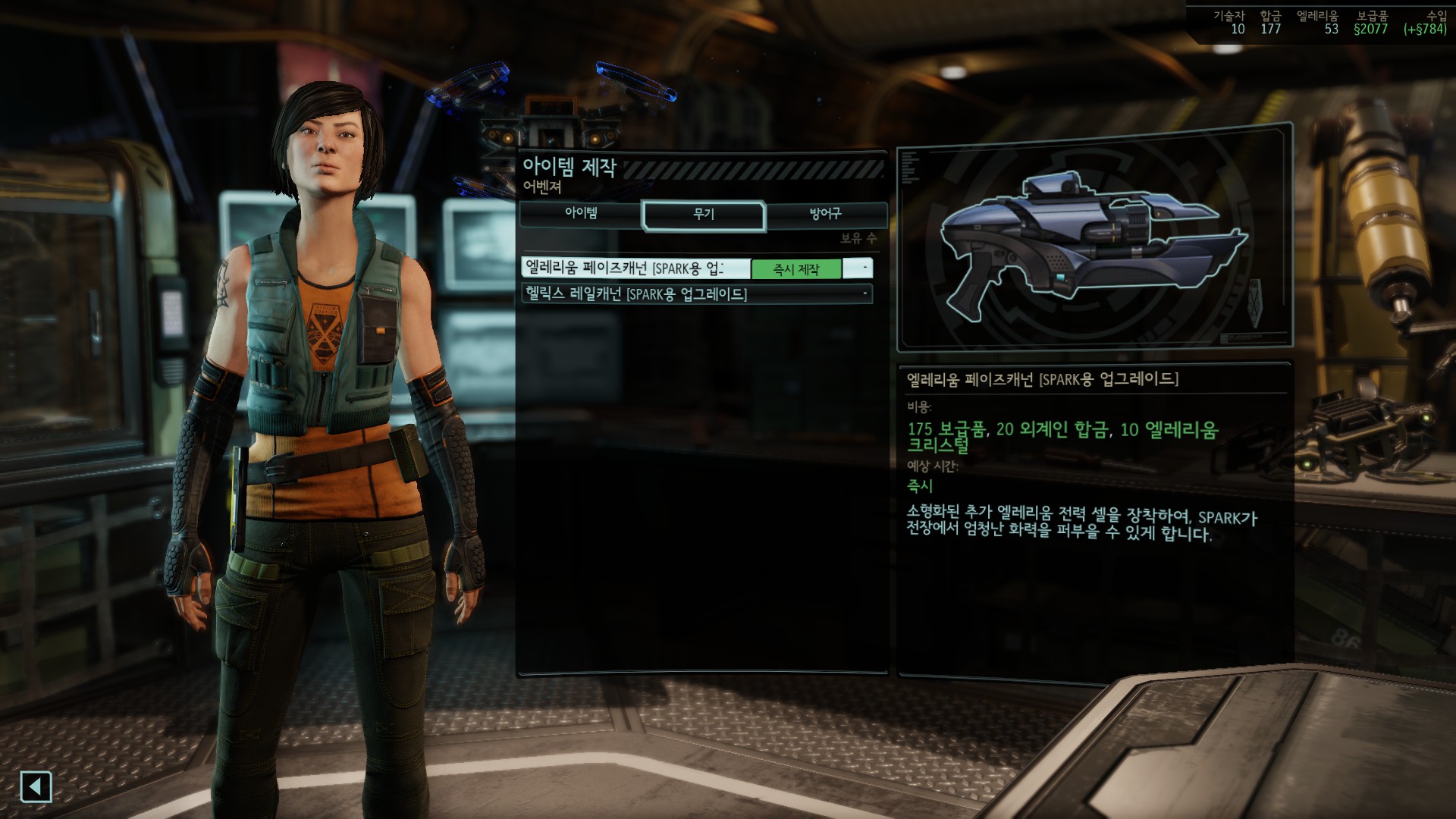Select 엘레리움 페이즈캐넌 upgrade row
This screenshot has width=1456, height=819.
[x=635, y=268]
